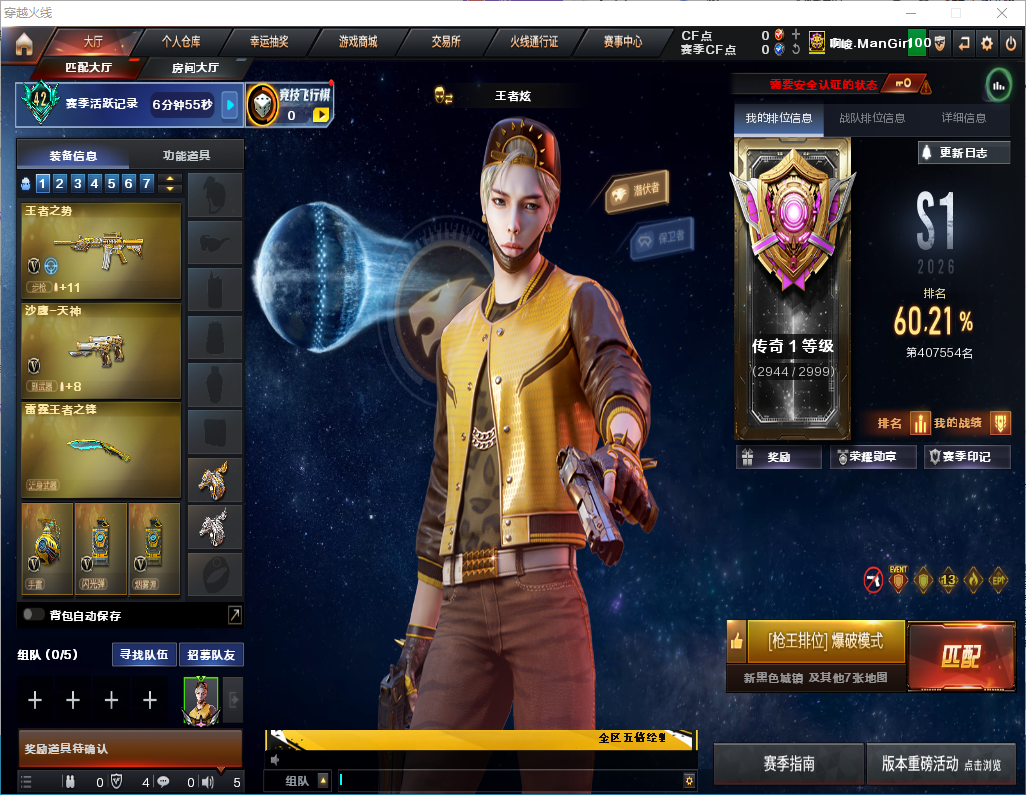Close the game window
The width and height of the screenshot is (1026, 795).
[x=1002, y=13]
